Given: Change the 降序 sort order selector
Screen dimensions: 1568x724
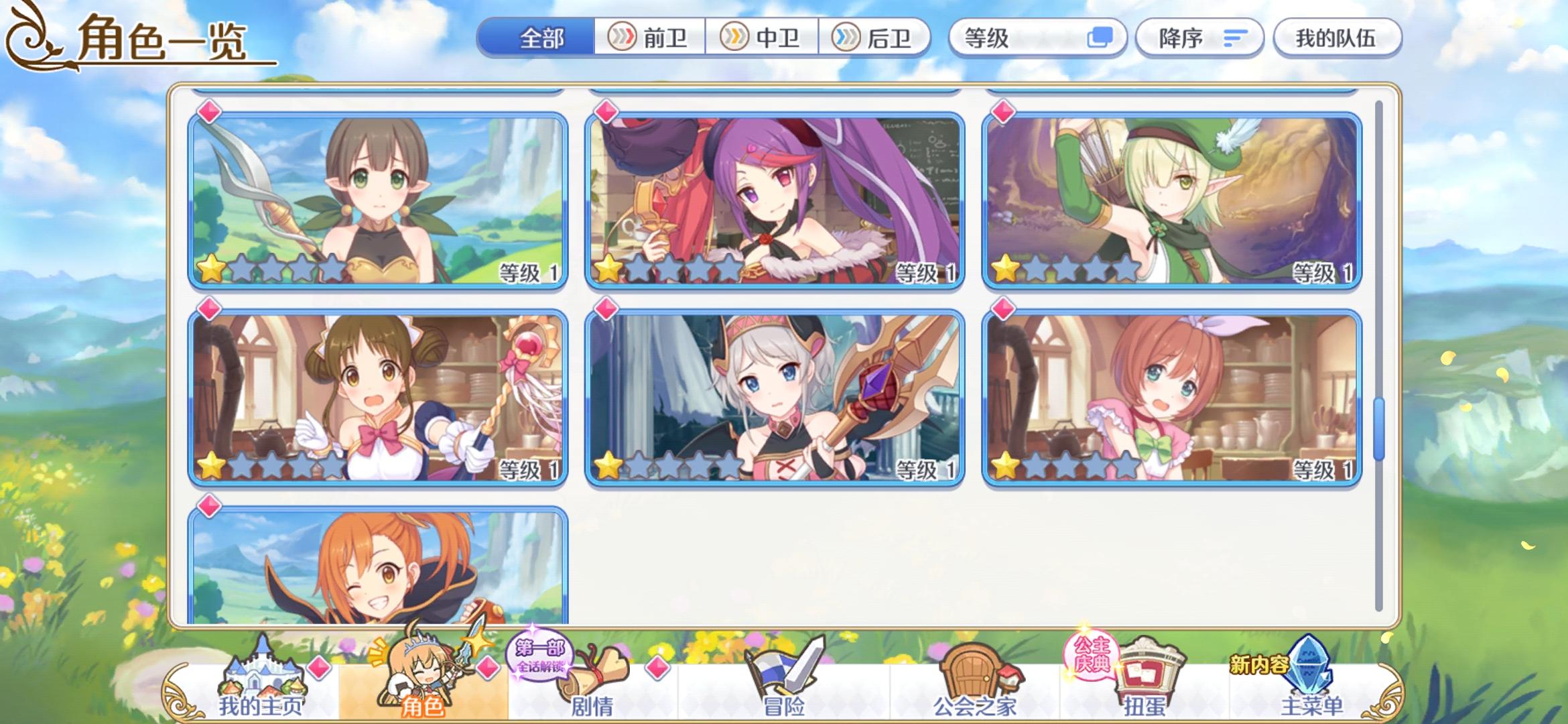Looking at the screenshot, I should [x=1201, y=38].
